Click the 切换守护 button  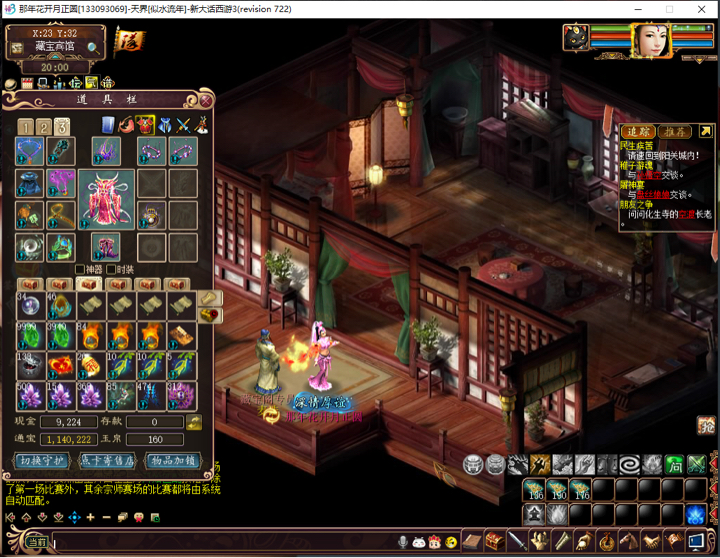[x=40, y=461]
